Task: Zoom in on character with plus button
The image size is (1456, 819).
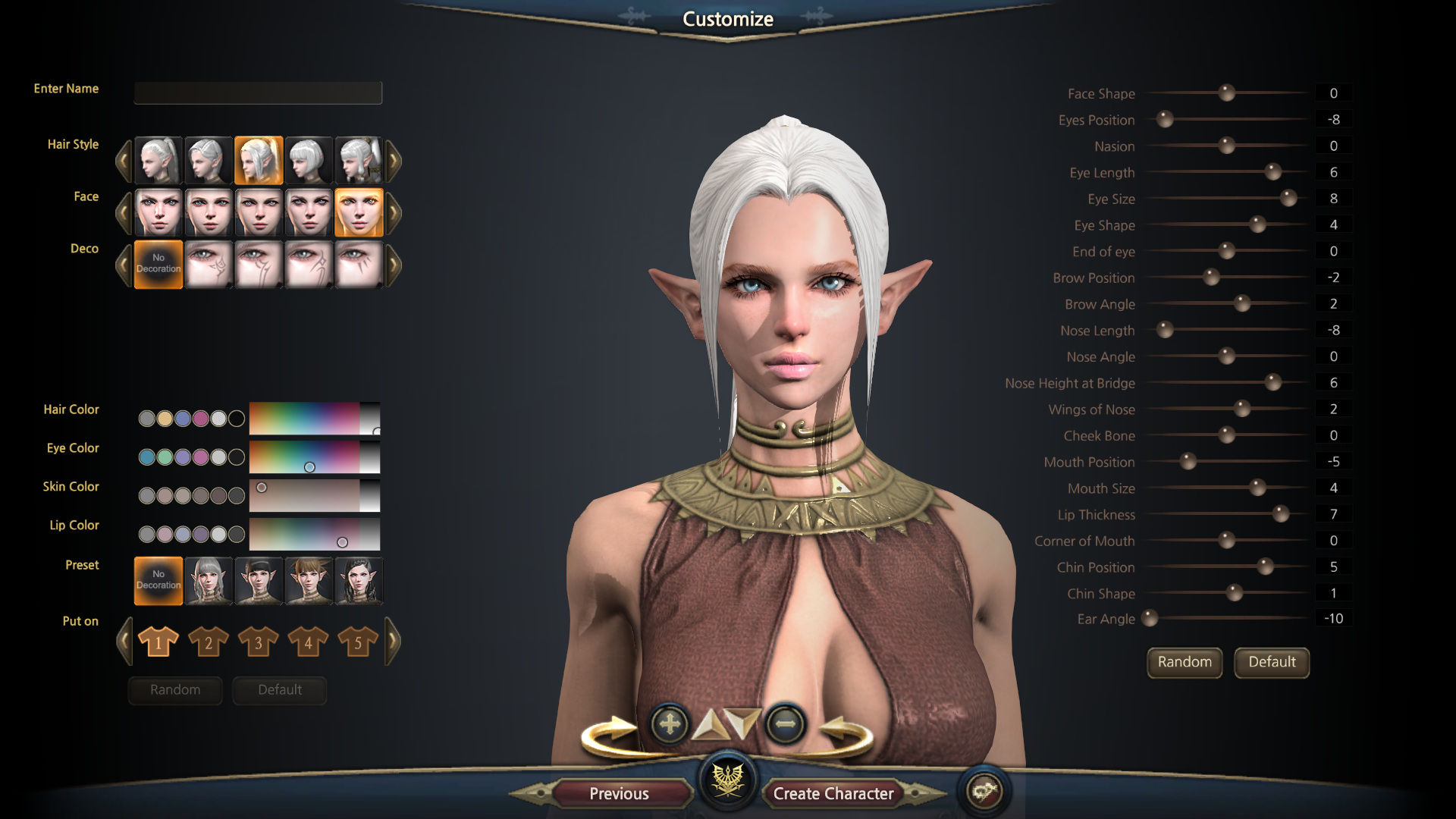Action: tap(669, 724)
